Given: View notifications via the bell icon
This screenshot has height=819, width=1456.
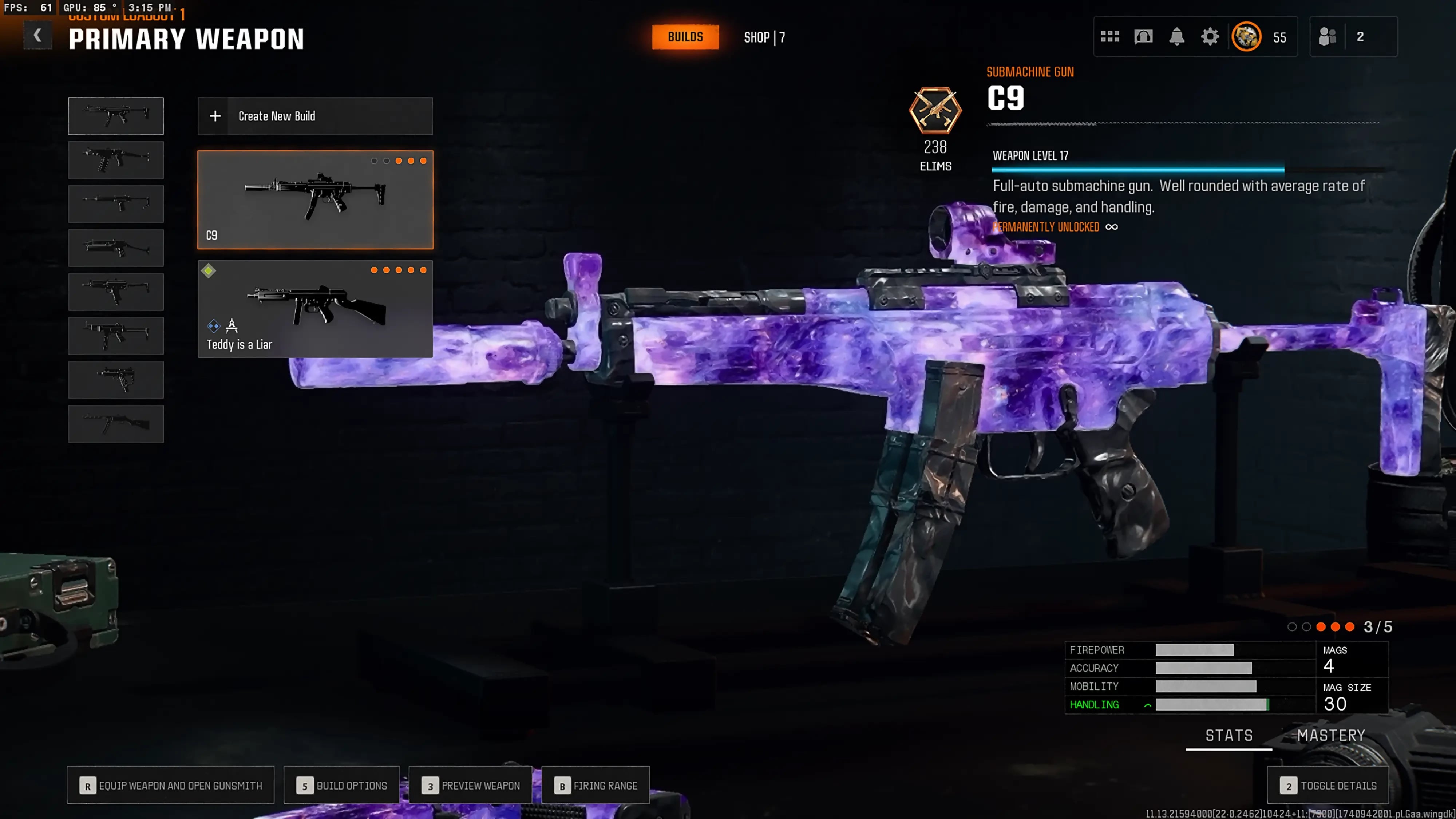Looking at the screenshot, I should coord(1176,37).
